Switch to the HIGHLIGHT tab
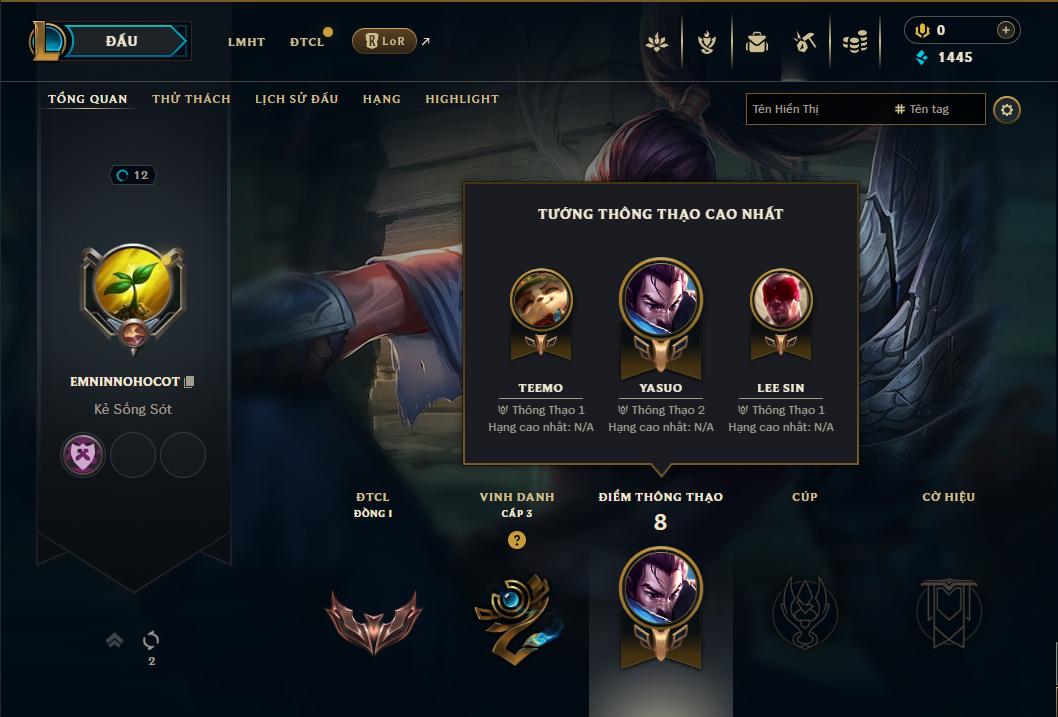 click(462, 99)
